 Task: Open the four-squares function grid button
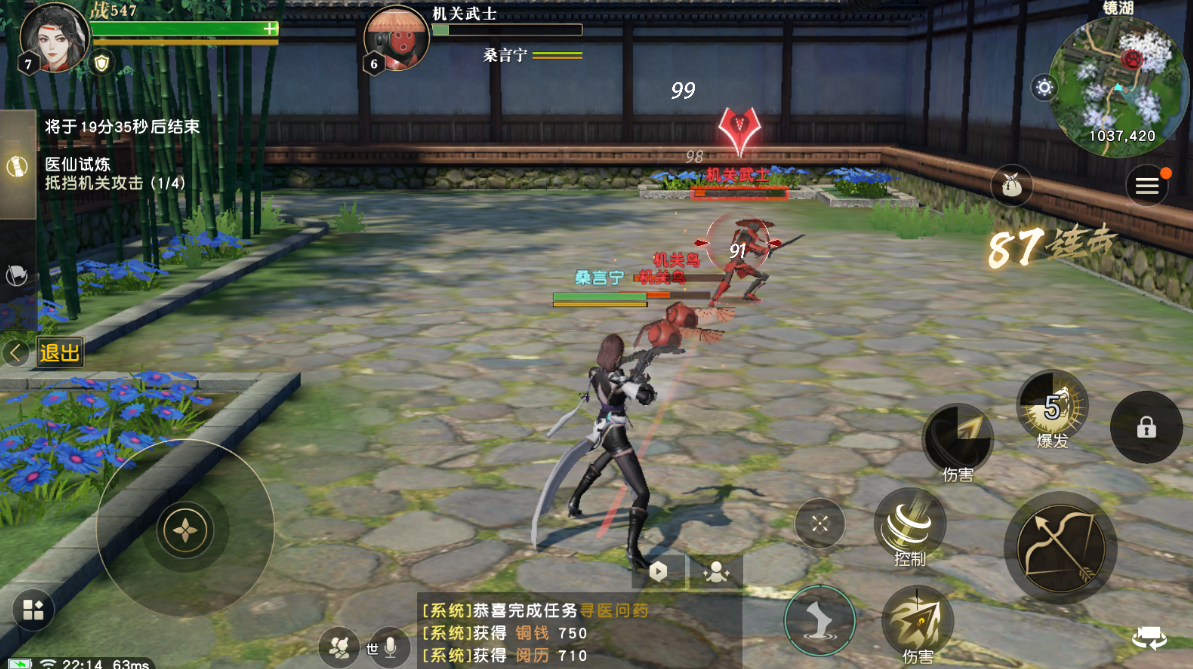click(x=33, y=611)
